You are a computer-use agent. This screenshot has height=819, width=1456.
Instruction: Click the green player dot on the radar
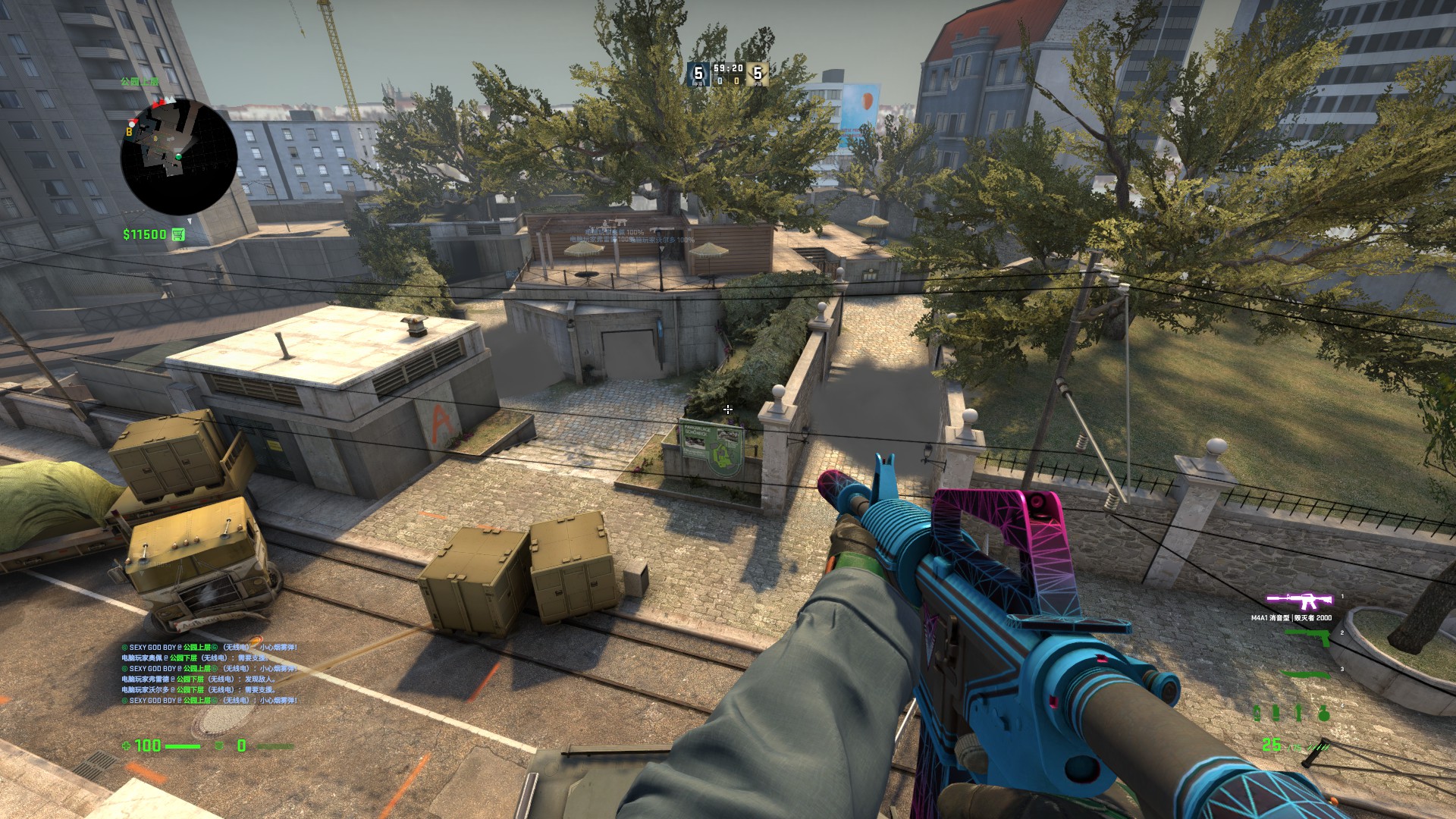point(179,157)
